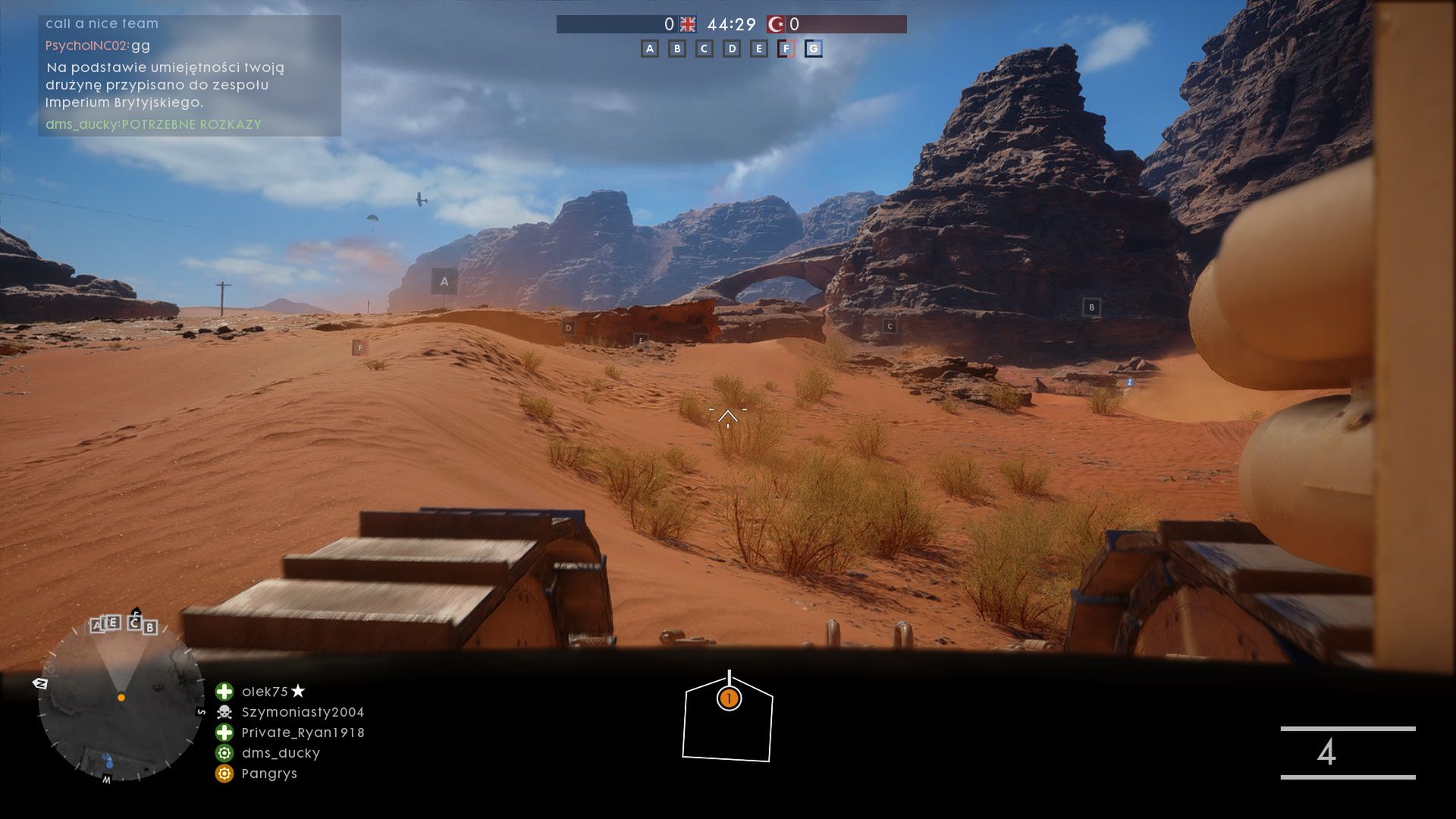1456x819 pixels.
Task: Pick dms_ducky in the squad list
Action: [281, 753]
